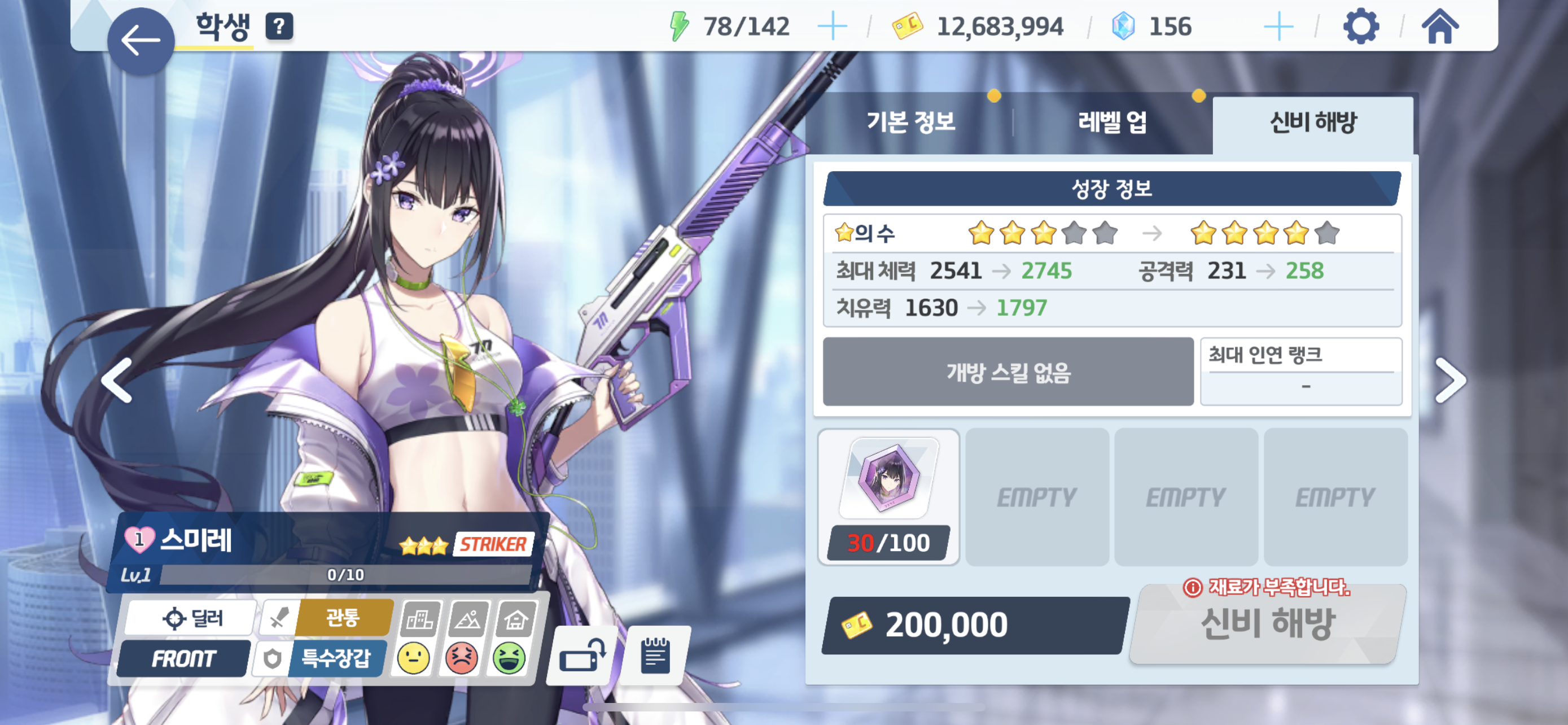
Task: Tap the 특수장갑 armor type badge
Action: [x=335, y=658]
